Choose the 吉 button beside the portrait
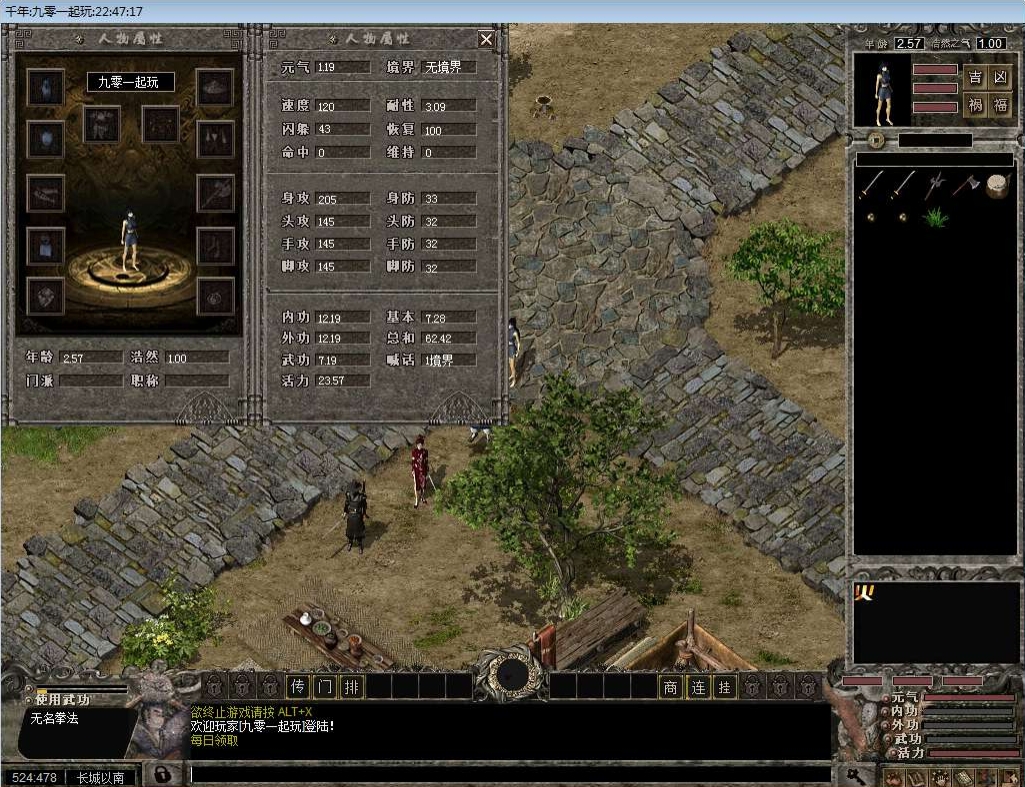The height and width of the screenshot is (787, 1025). [x=975, y=78]
